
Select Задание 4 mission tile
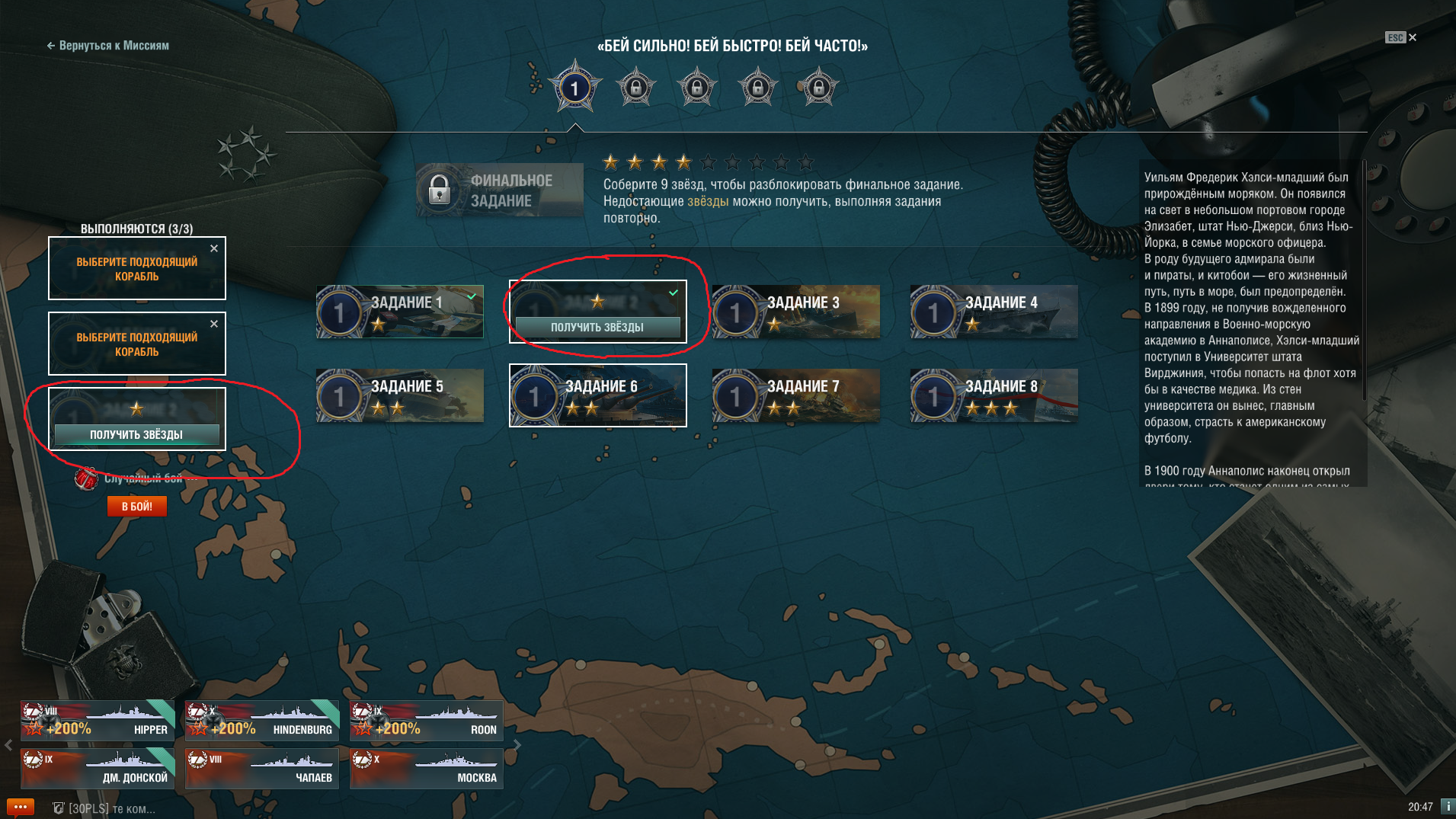click(x=994, y=312)
